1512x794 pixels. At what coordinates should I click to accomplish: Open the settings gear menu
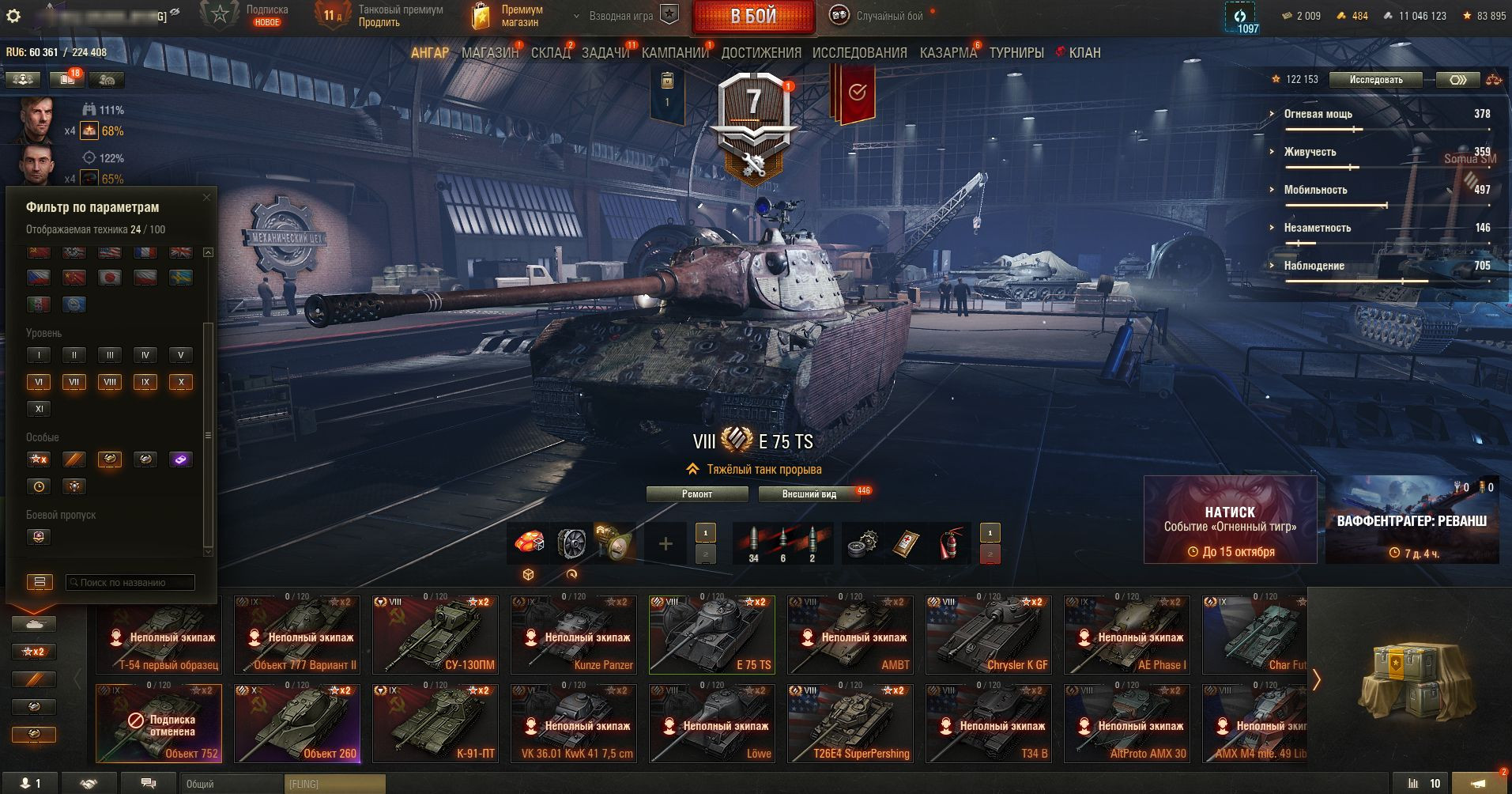coord(13,15)
